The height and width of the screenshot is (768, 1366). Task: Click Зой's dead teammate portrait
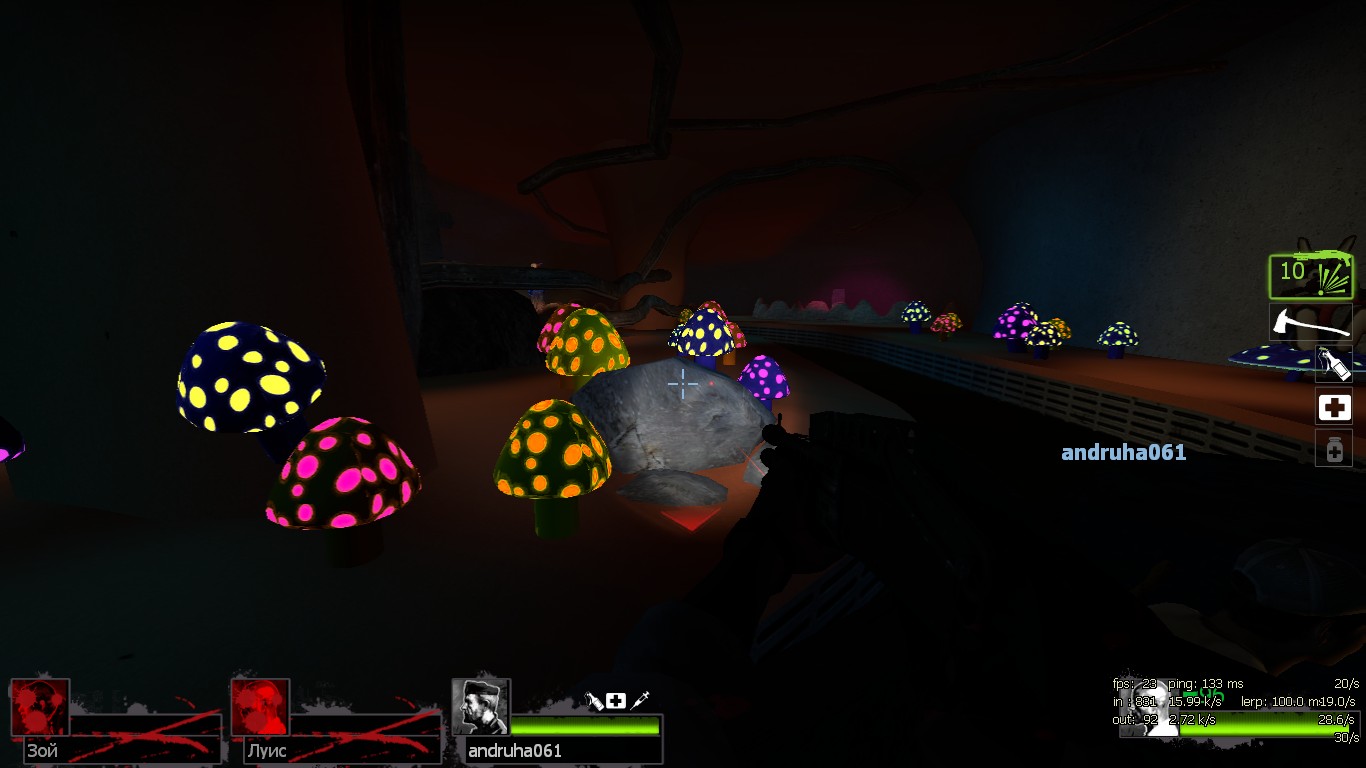[x=40, y=708]
